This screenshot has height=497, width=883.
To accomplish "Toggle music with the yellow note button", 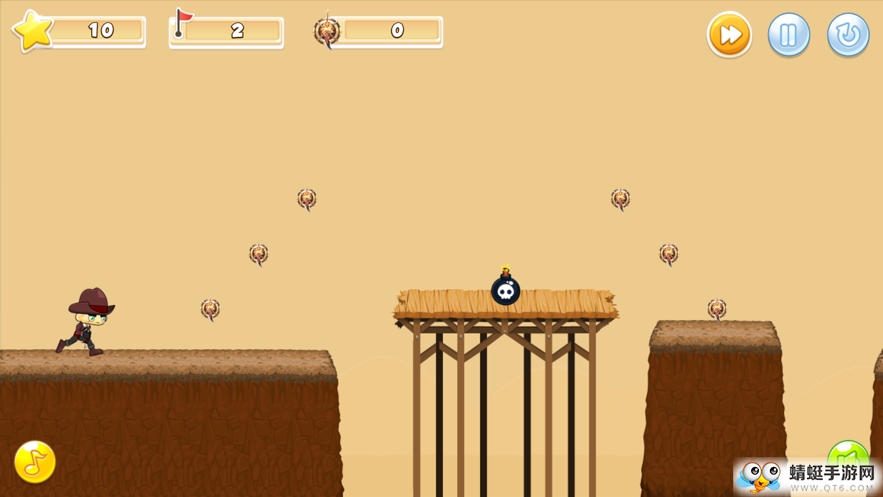I will click(x=35, y=462).
